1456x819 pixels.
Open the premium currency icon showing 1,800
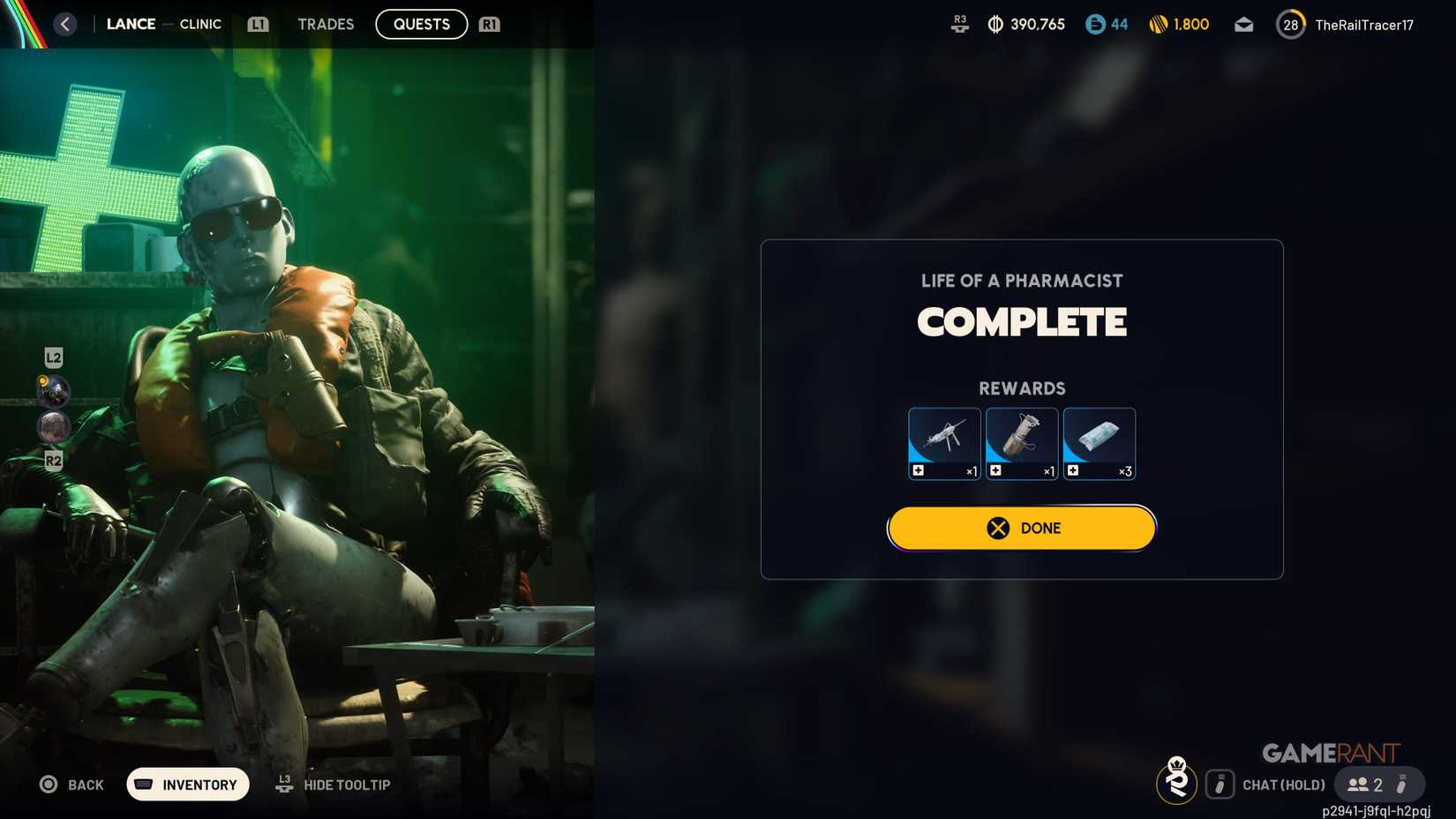pyautogui.click(x=1160, y=24)
